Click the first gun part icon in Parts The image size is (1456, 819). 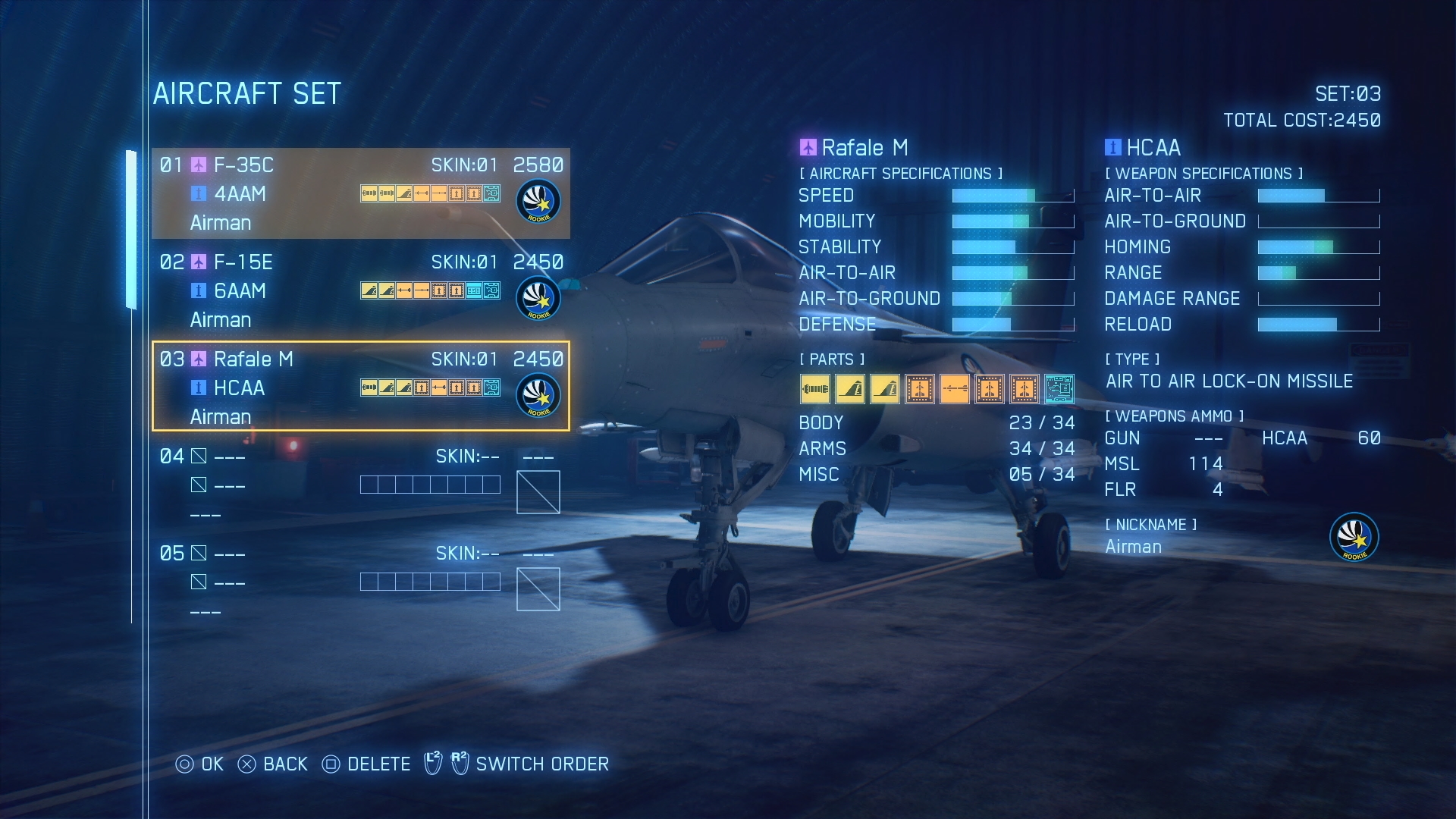coord(814,390)
